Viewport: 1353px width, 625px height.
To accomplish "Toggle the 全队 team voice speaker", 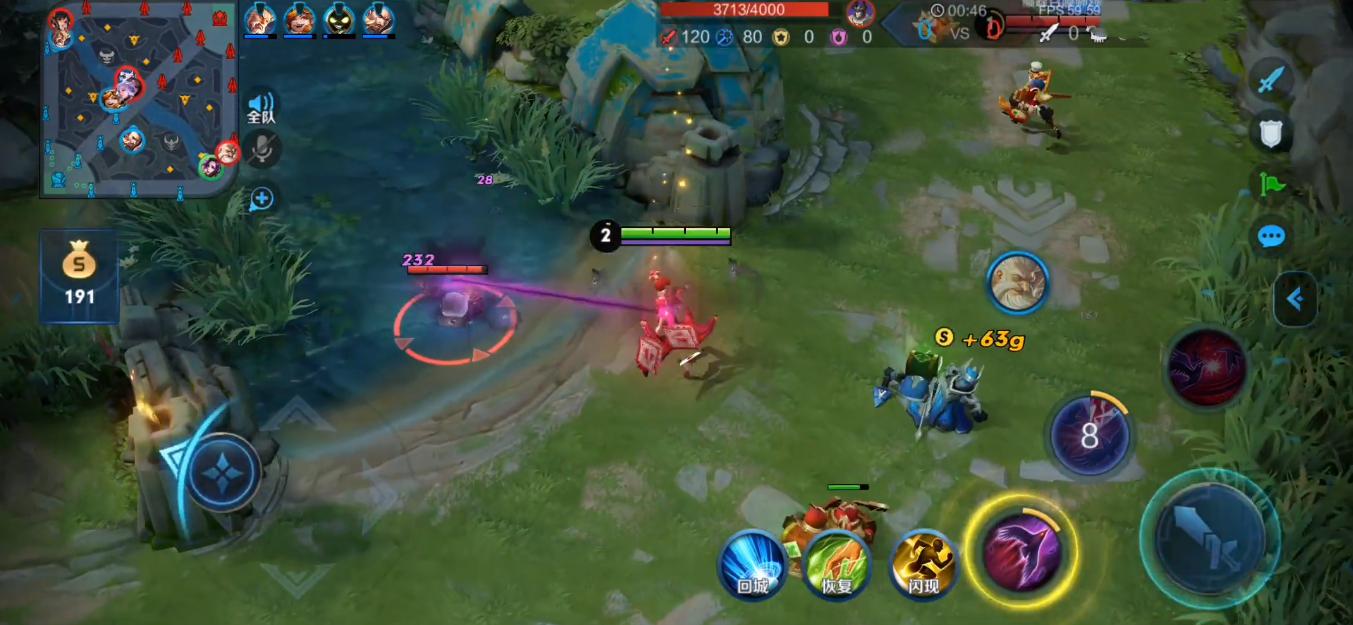I will (261, 106).
